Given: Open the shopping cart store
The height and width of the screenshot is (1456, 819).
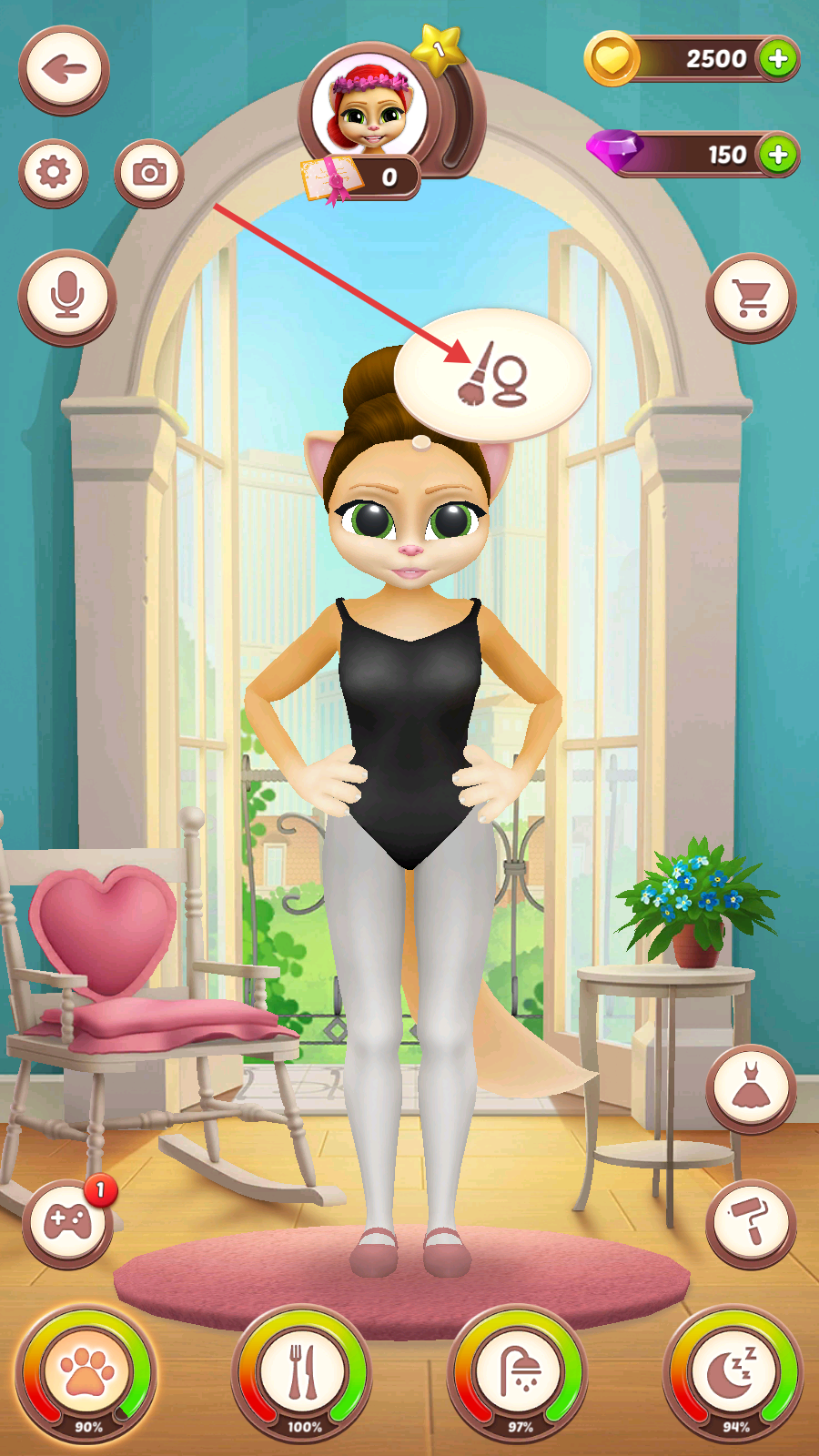Looking at the screenshot, I should click(751, 297).
